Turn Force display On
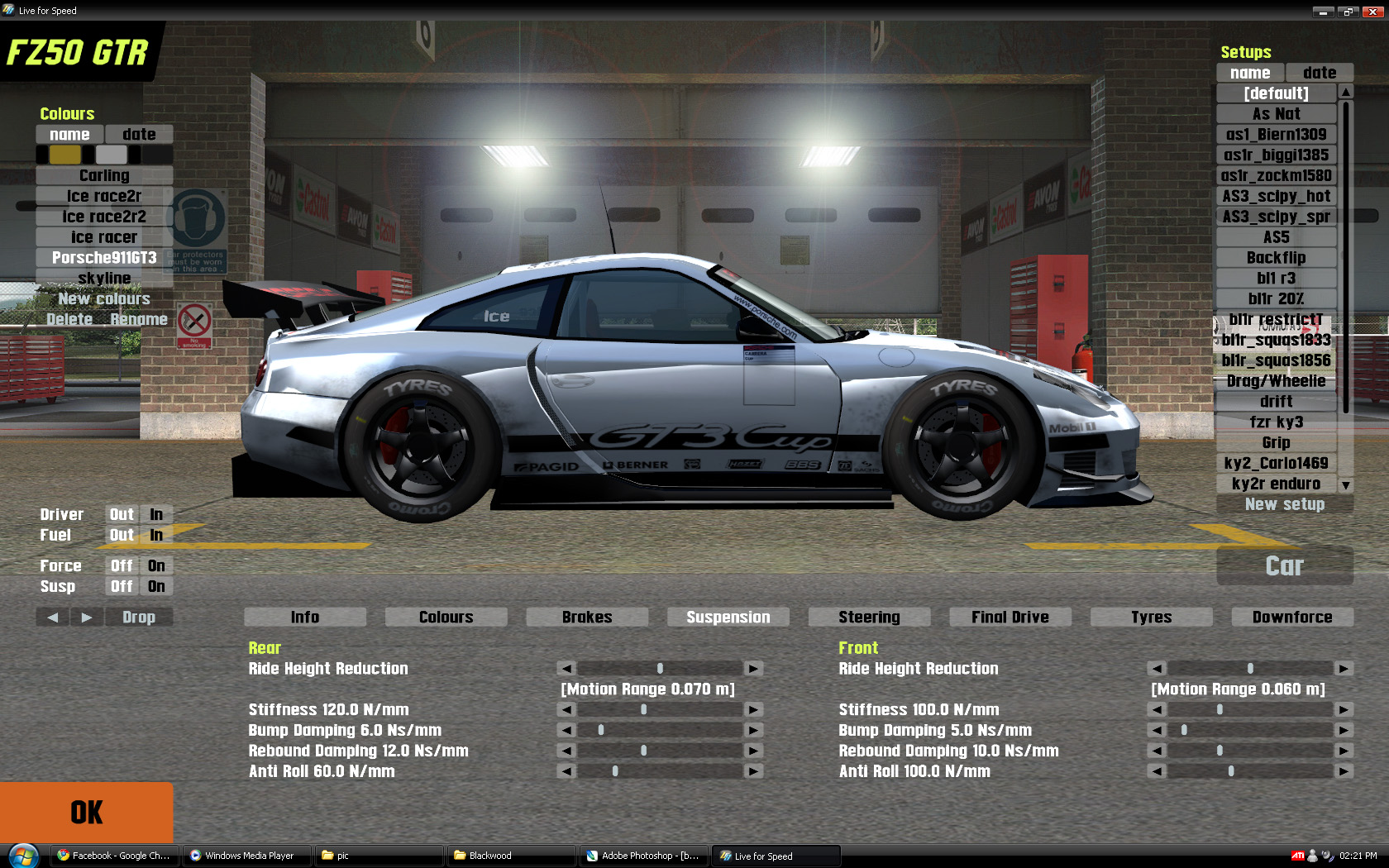This screenshot has width=1389, height=868. coord(156,566)
